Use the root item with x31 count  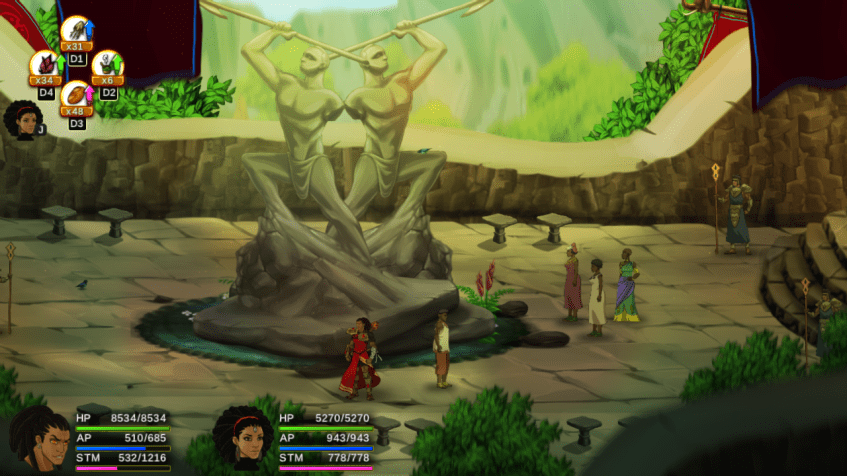pyautogui.click(x=76, y=31)
